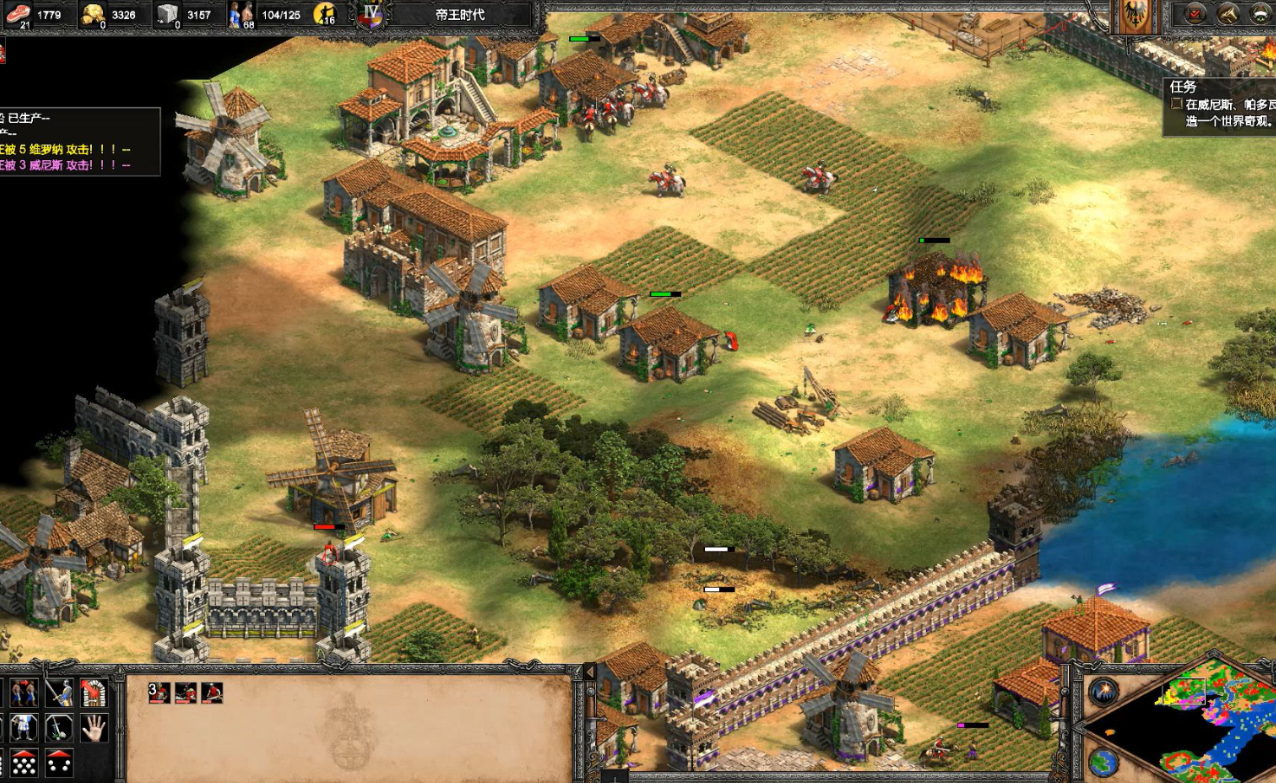The image size is (1276, 783).
Task: Open the wreath banner button in the top bar
Action: click(x=1261, y=13)
